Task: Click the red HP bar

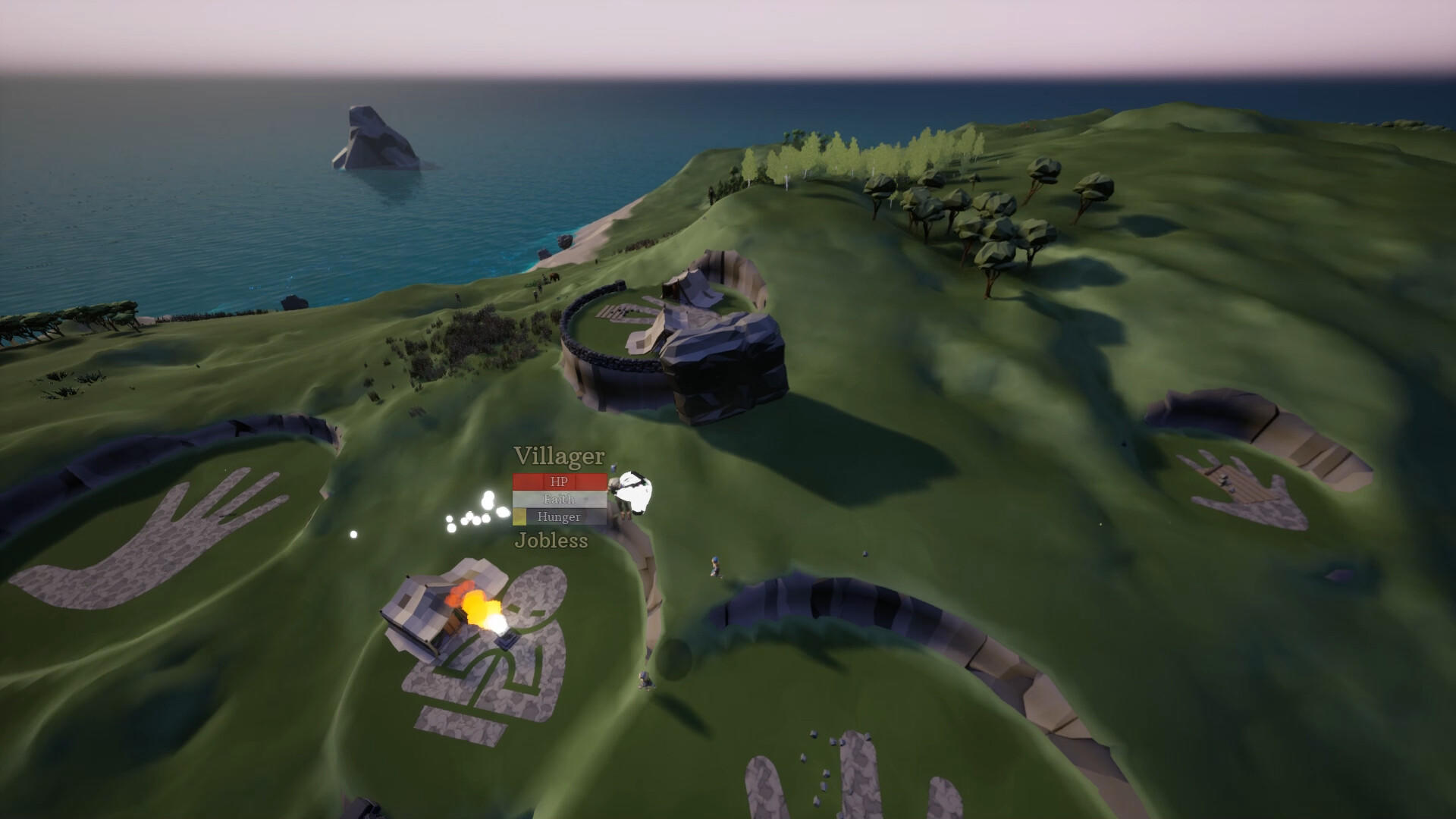Action: tap(560, 480)
